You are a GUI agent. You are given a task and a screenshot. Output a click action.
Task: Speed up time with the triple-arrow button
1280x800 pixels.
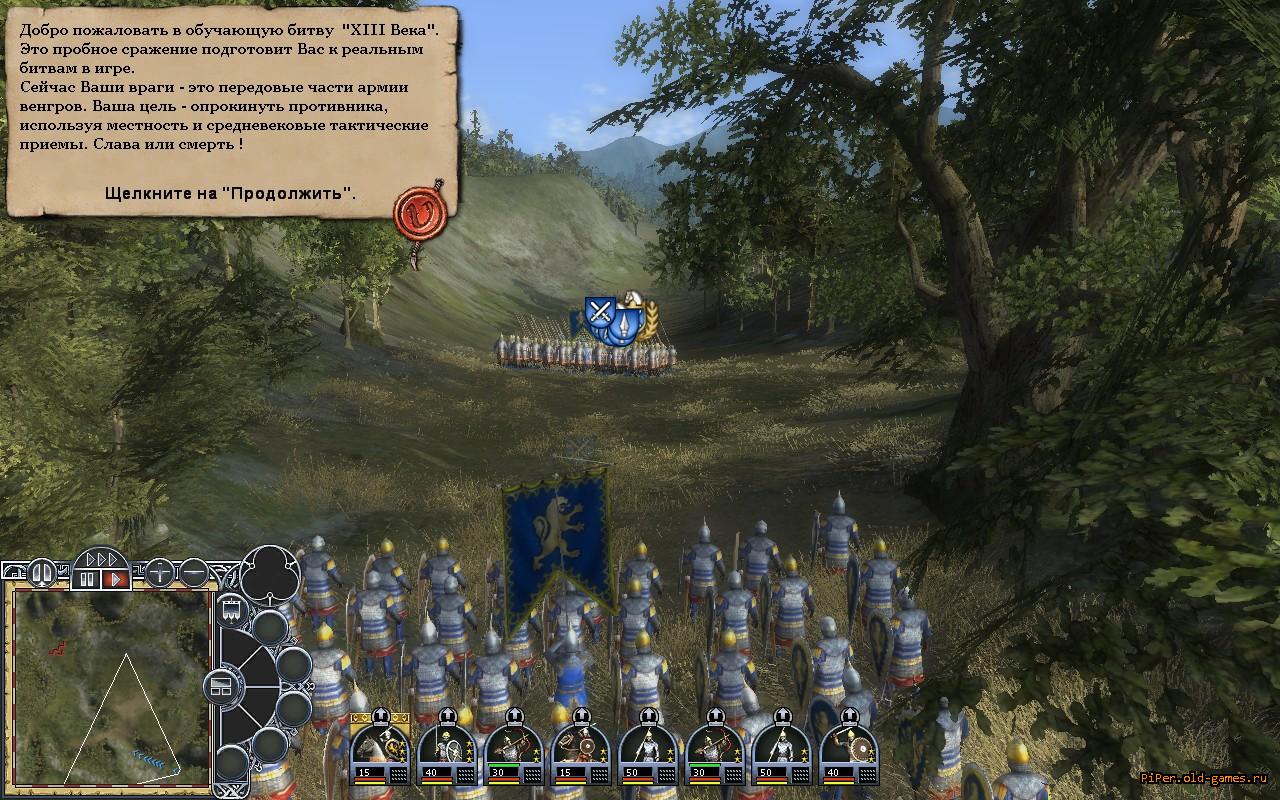101,559
